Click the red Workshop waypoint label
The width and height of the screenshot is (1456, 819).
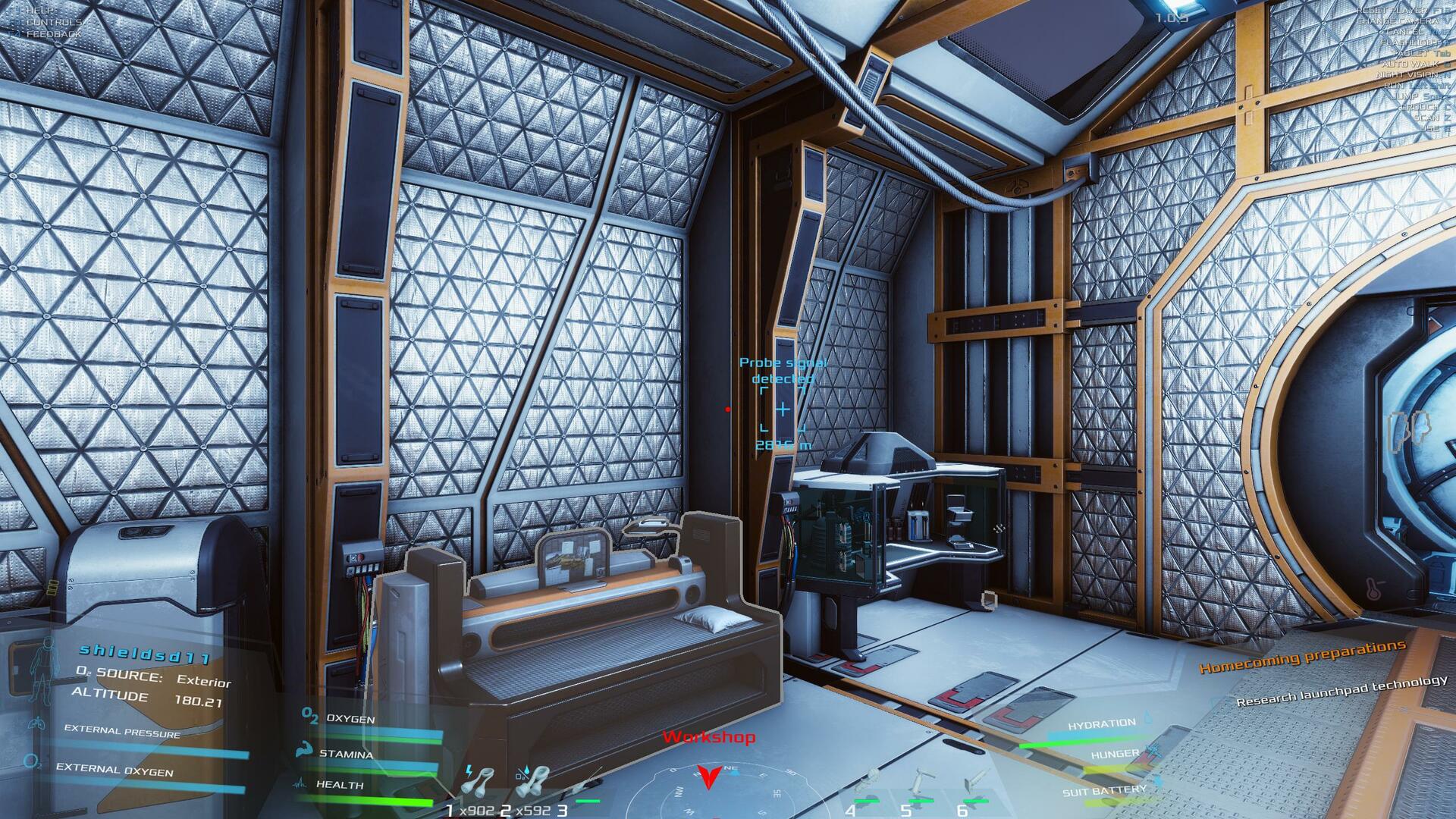(x=709, y=737)
